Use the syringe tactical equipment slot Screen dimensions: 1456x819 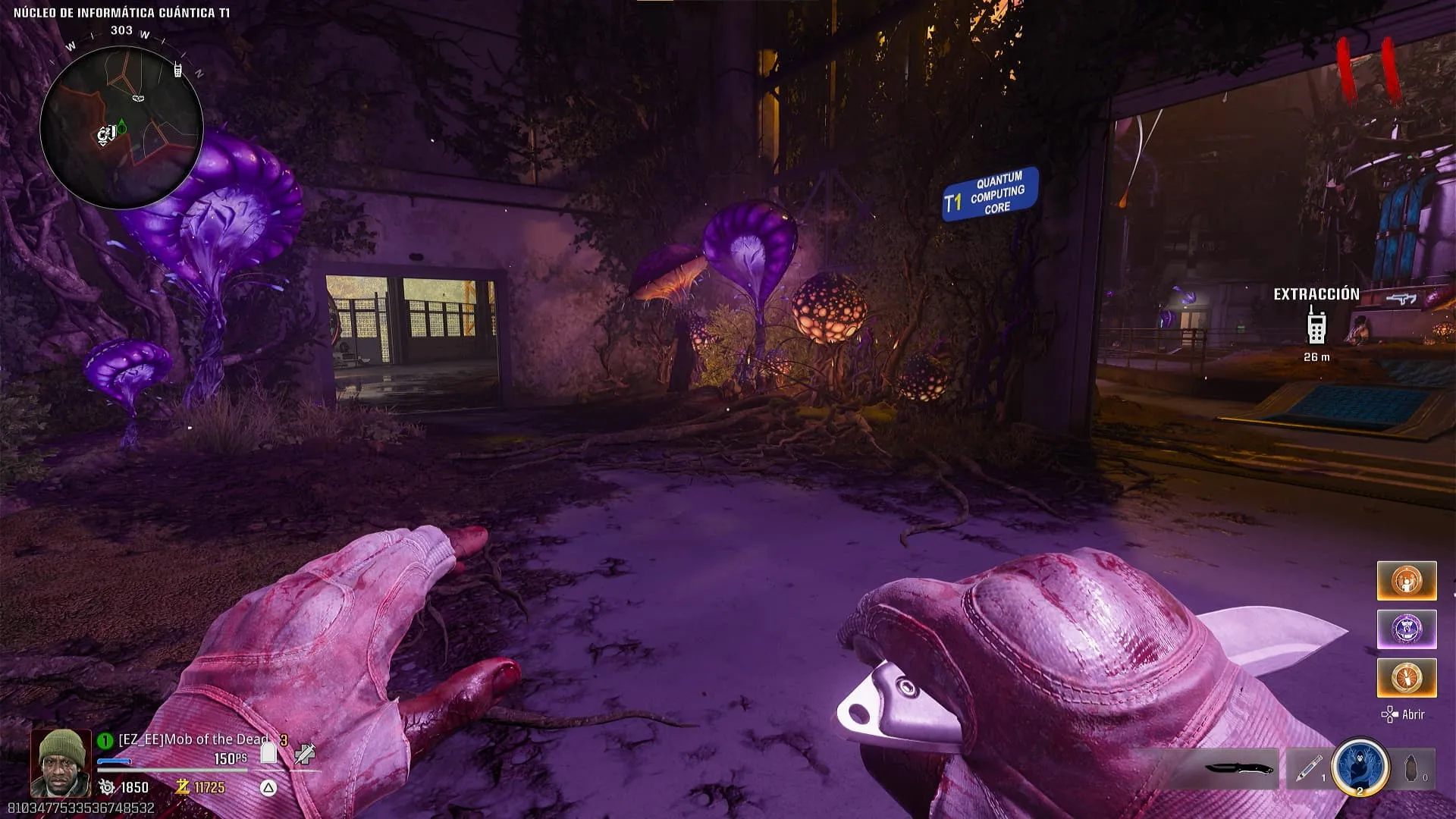1308,769
